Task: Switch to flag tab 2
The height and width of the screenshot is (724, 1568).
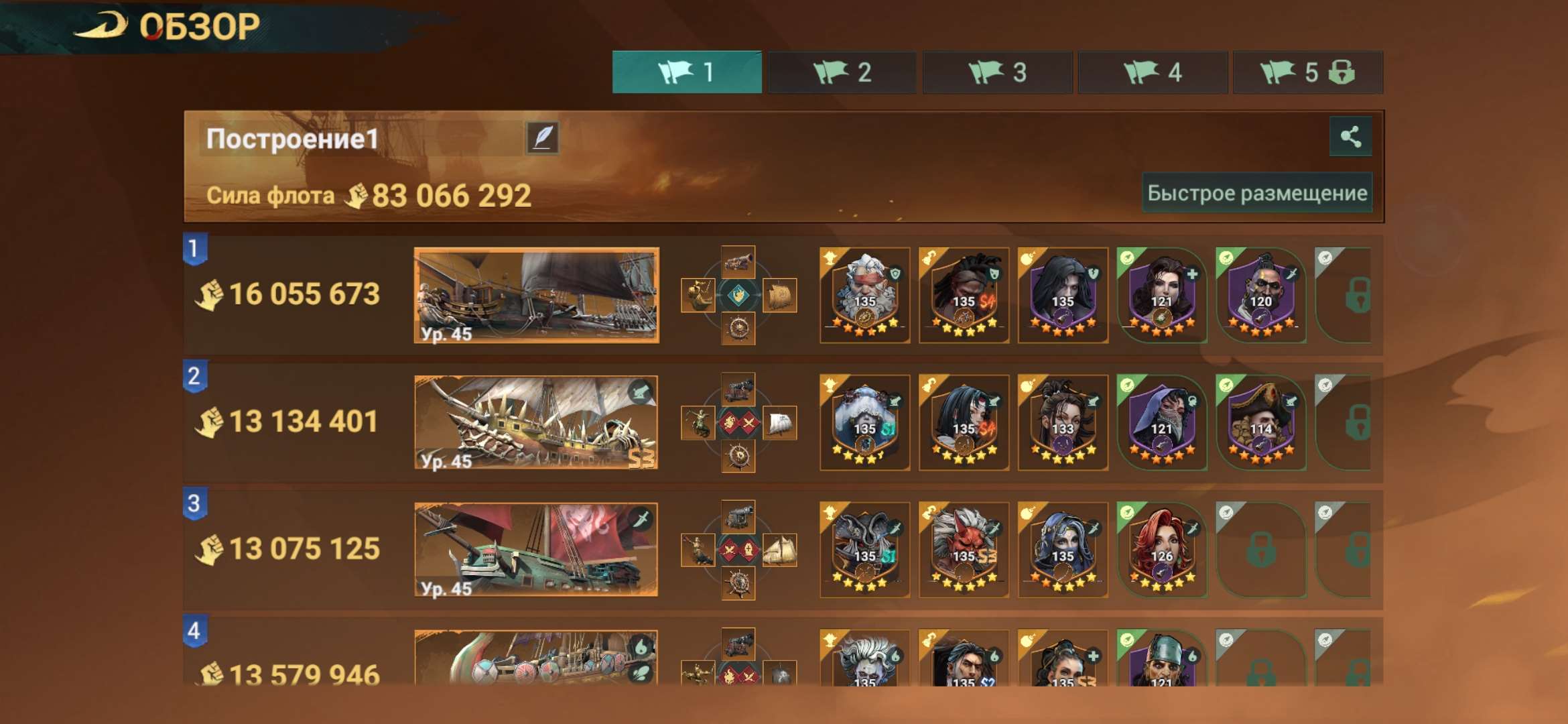Action: pos(842,72)
